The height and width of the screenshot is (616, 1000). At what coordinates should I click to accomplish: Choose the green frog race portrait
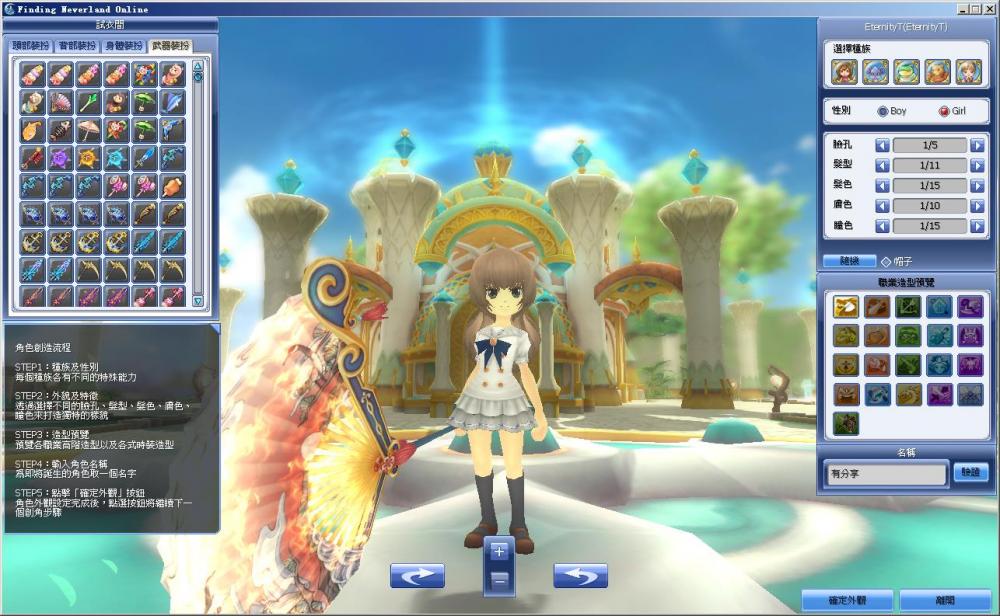click(906, 72)
